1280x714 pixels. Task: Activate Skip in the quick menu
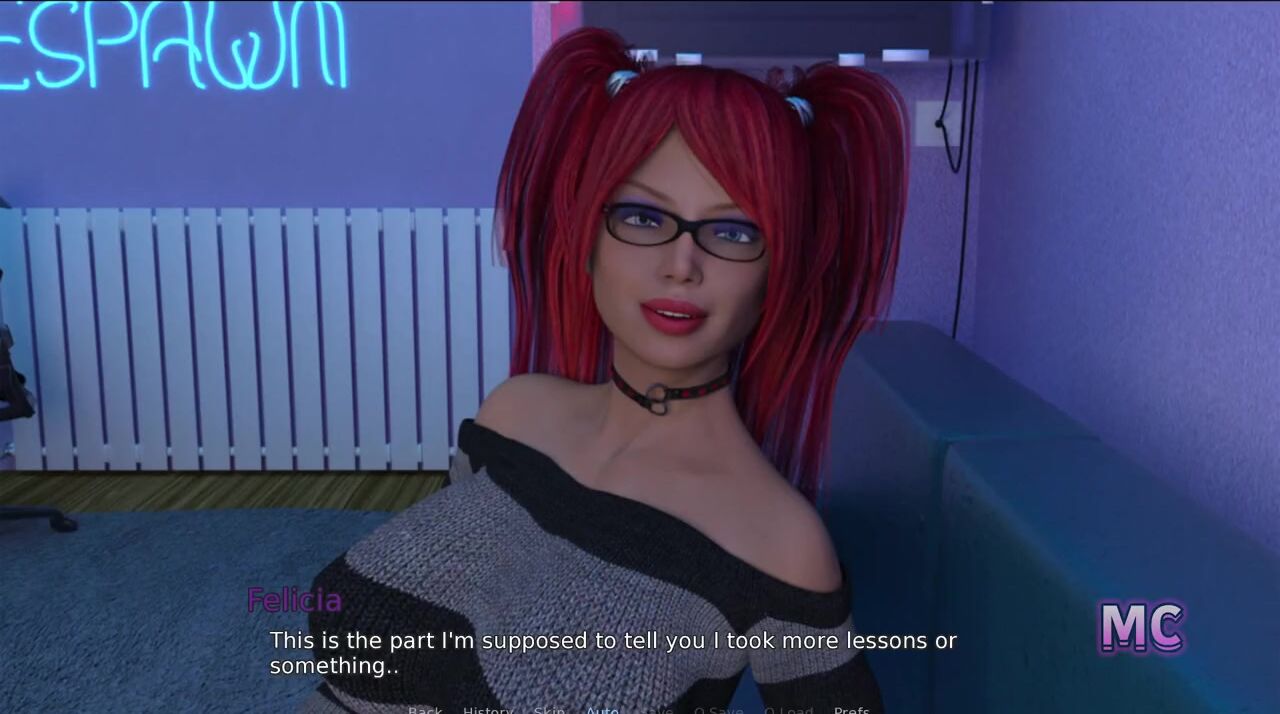549,709
